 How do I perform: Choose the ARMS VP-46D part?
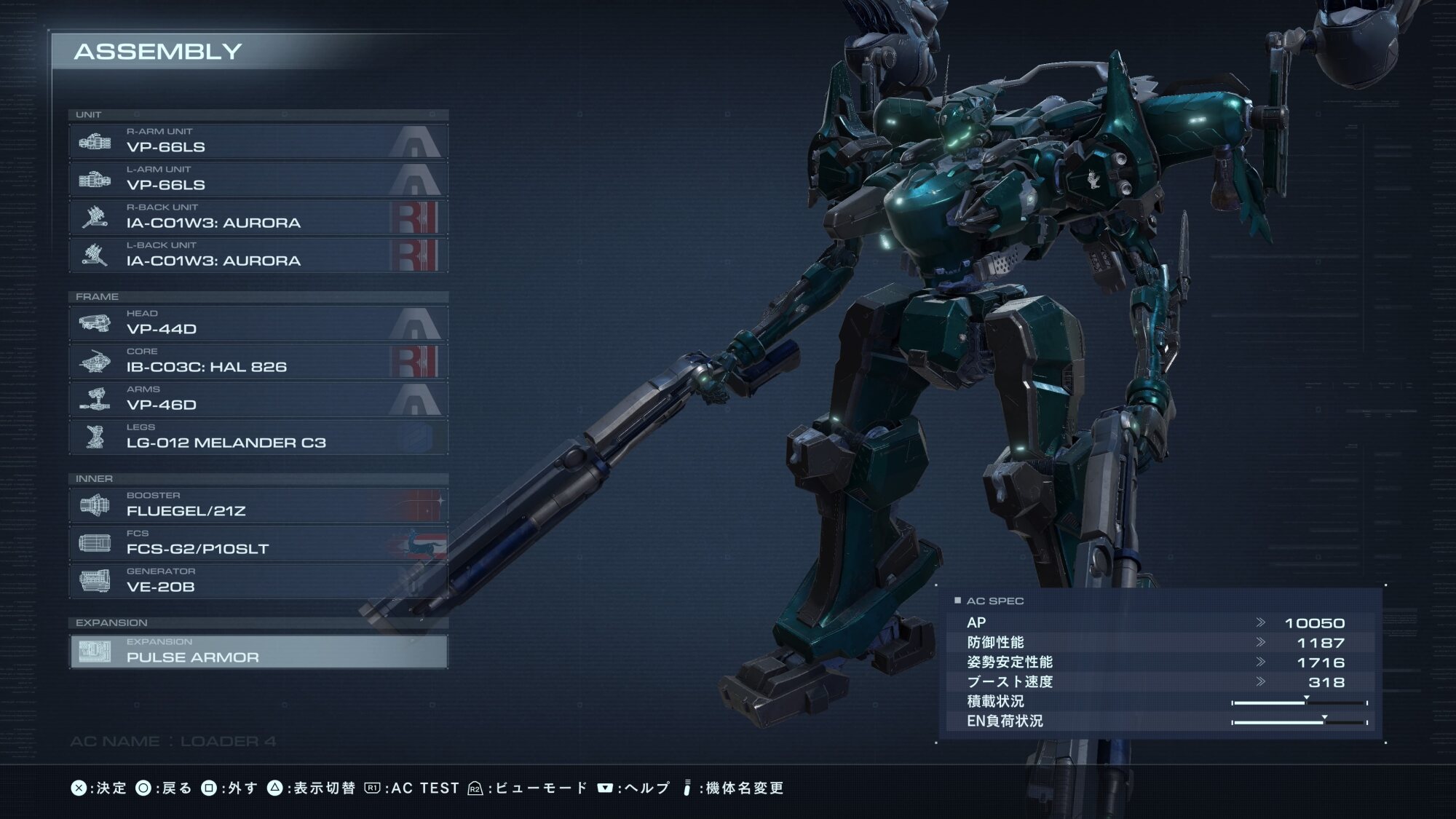coord(258,399)
